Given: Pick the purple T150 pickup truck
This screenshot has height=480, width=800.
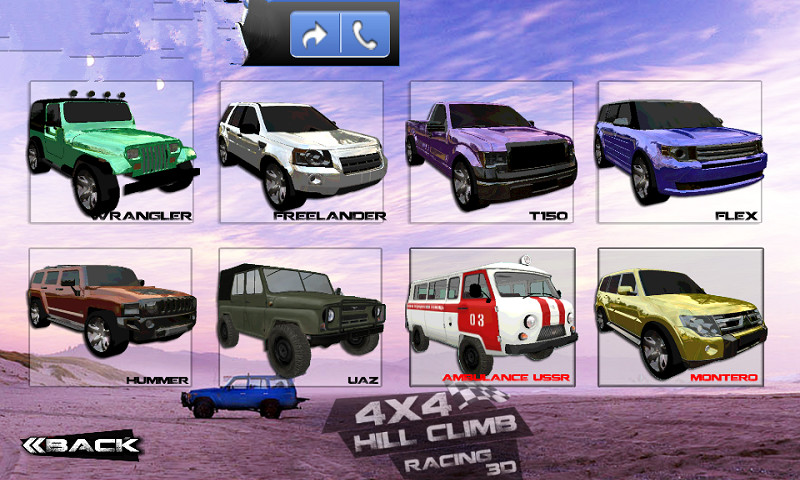Looking at the screenshot, I should point(491,152).
